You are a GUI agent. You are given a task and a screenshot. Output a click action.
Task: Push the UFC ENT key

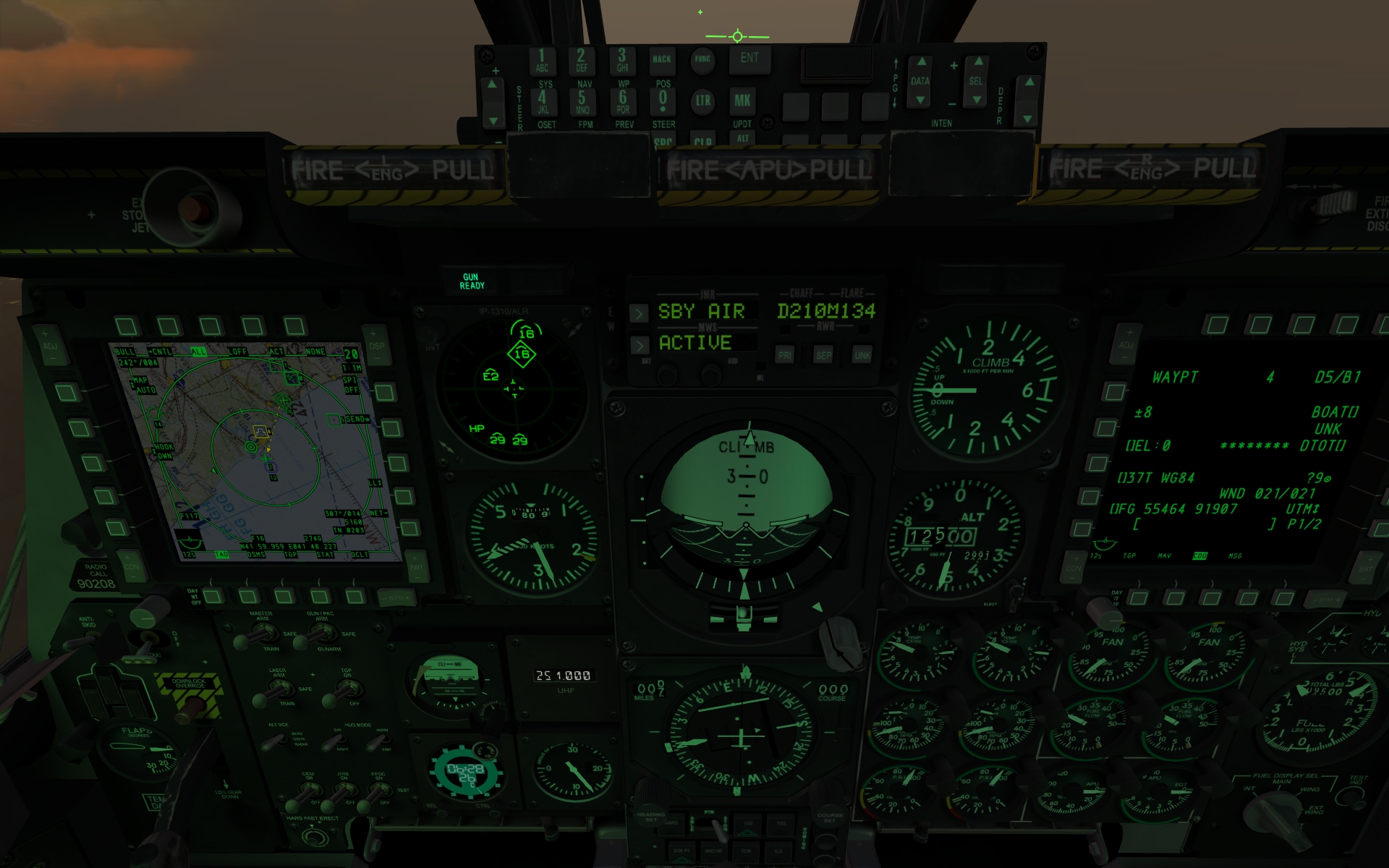click(749, 59)
